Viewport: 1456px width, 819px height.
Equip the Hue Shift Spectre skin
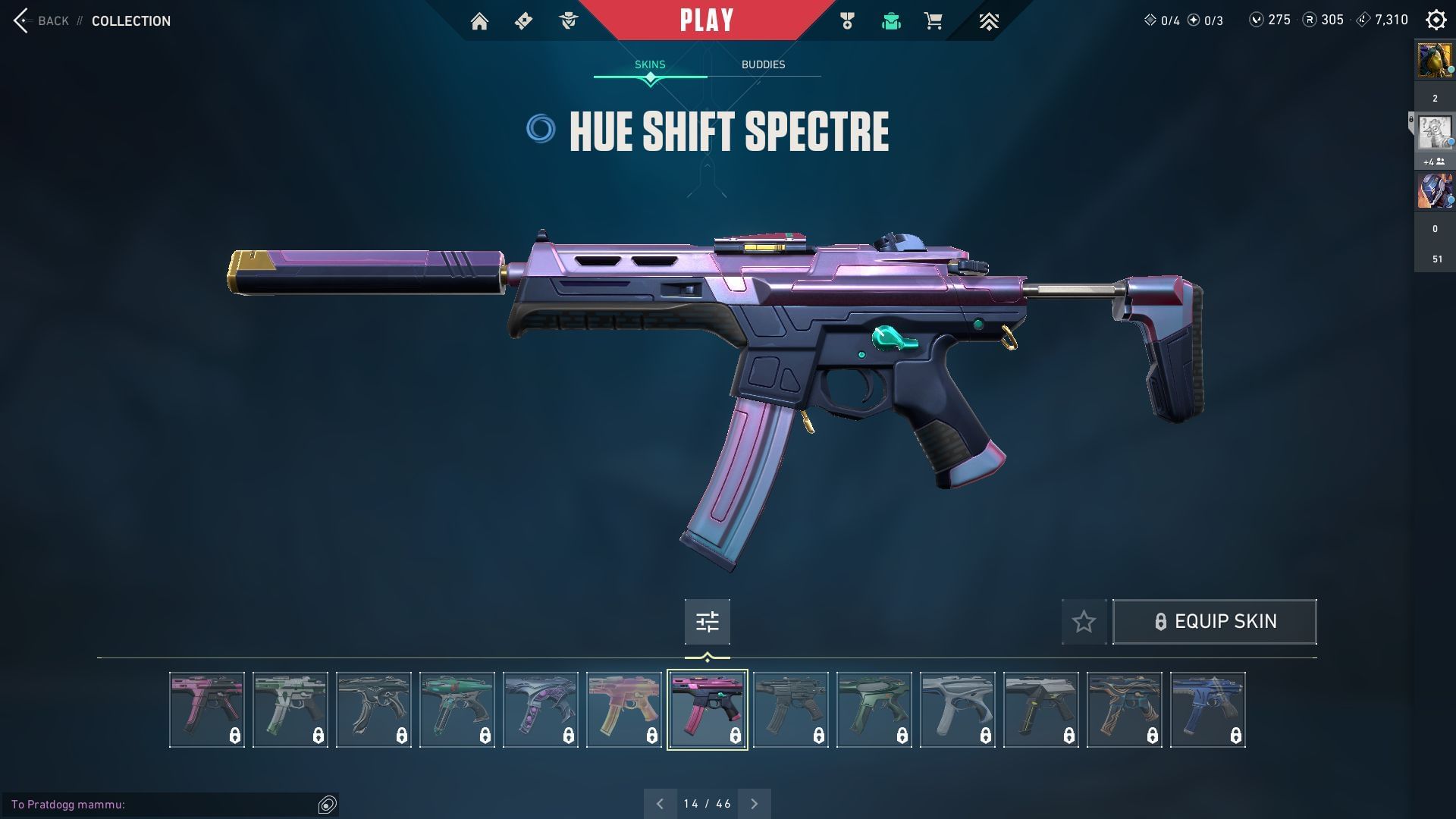(x=1214, y=622)
